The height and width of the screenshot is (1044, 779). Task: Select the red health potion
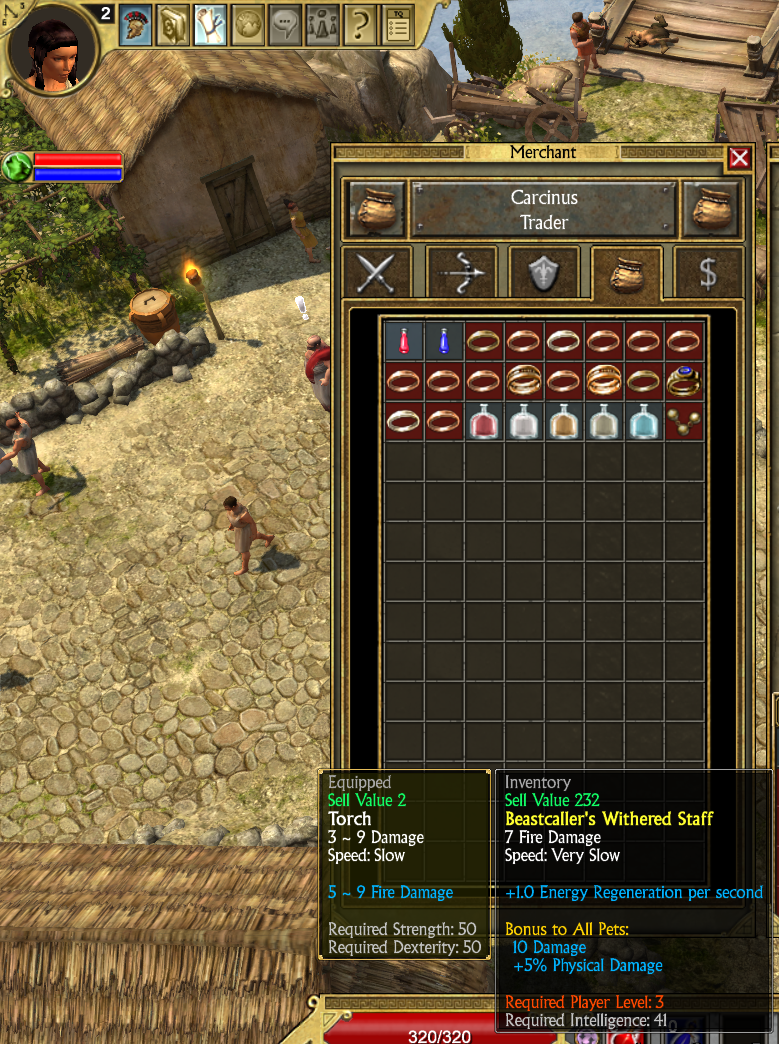(404, 341)
